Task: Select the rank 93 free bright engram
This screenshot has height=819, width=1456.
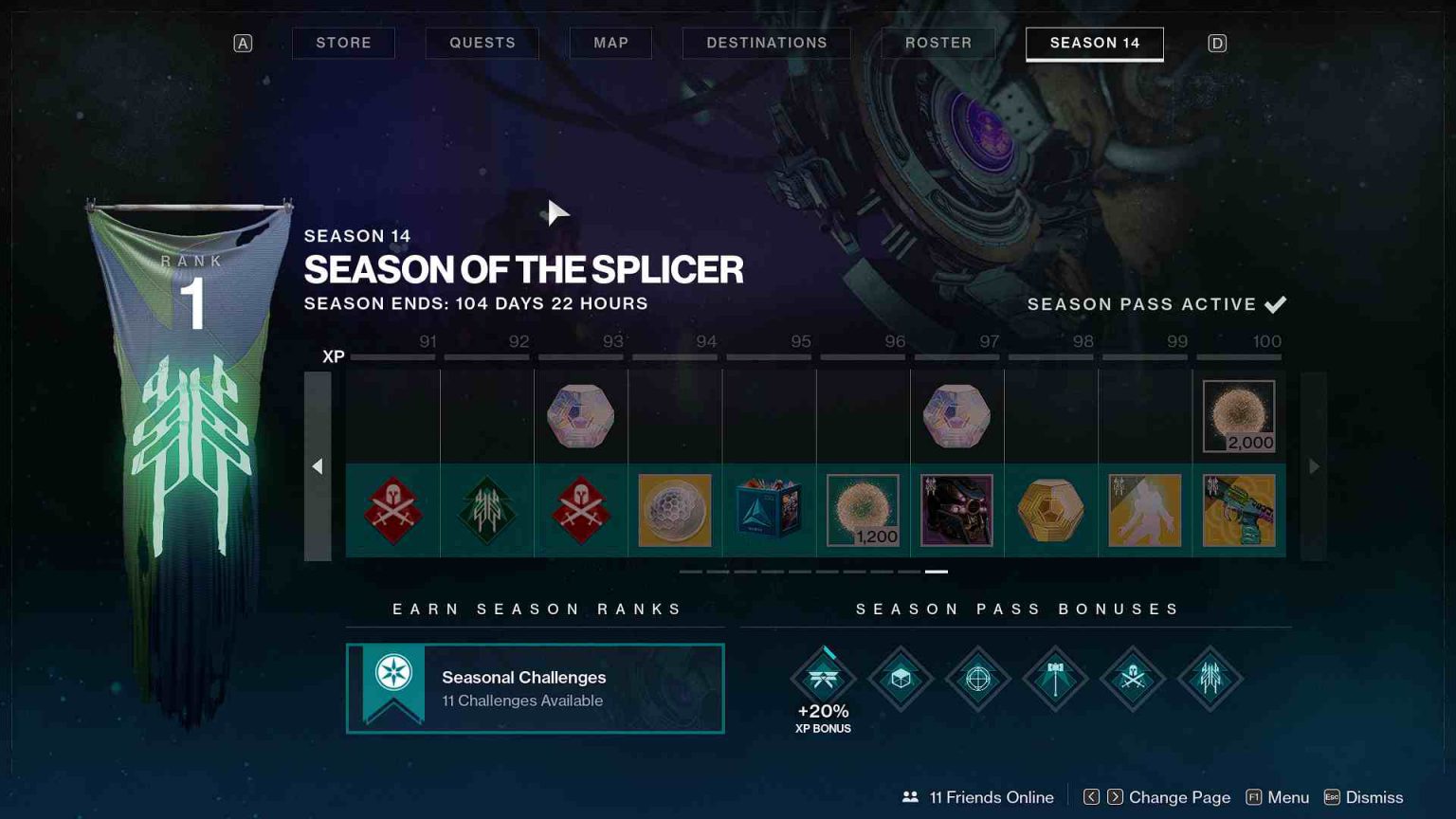Action: 580,416
